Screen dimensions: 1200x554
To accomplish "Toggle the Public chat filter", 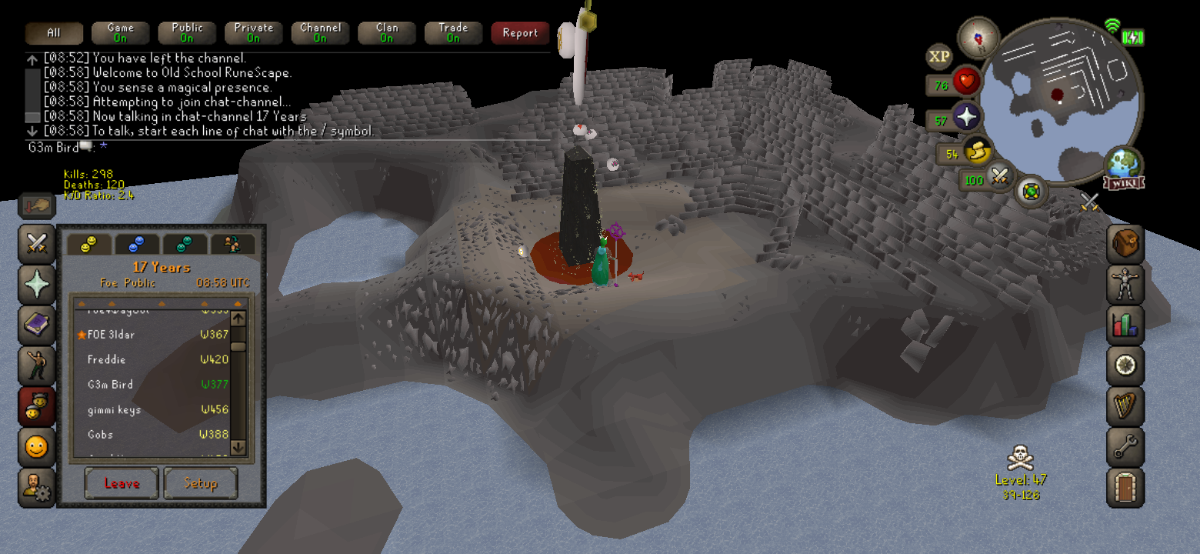I will point(187,33).
